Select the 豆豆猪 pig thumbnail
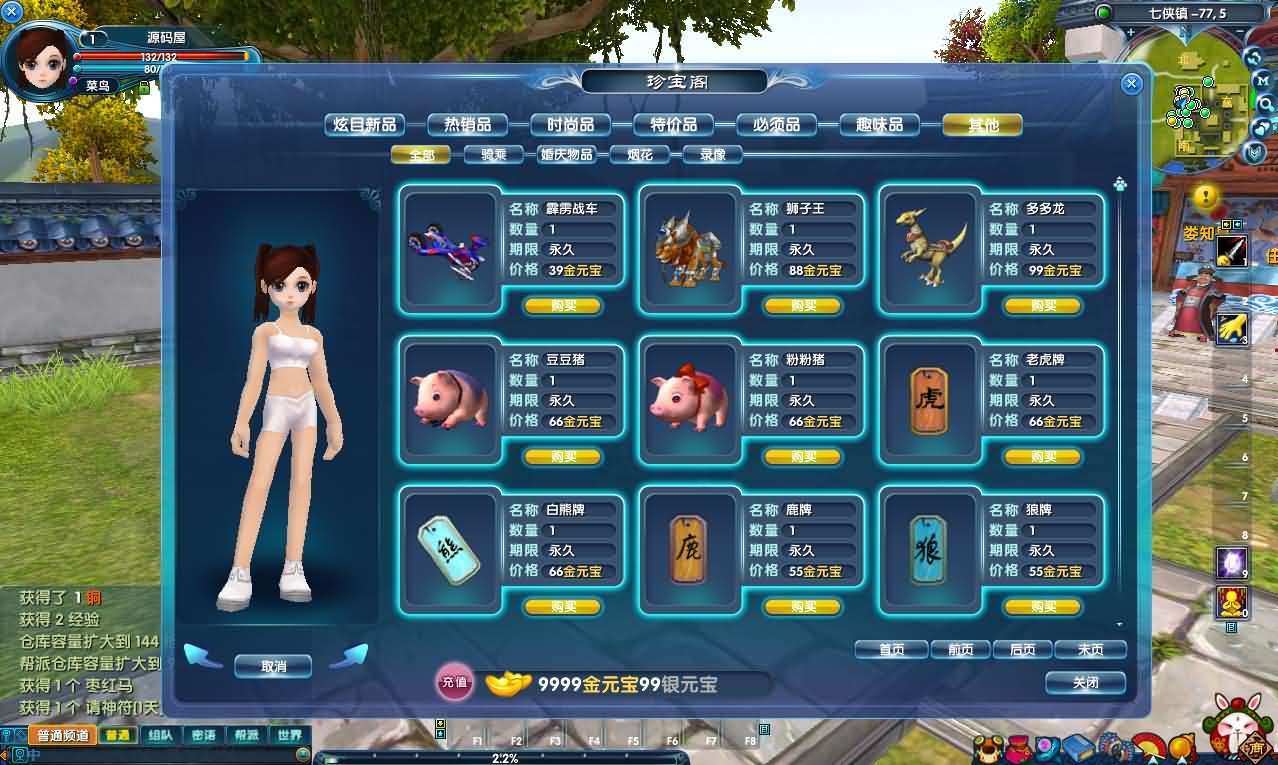This screenshot has height=765, width=1278. [x=449, y=399]
